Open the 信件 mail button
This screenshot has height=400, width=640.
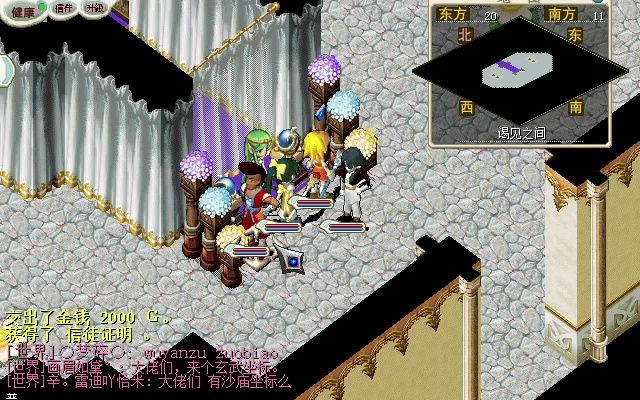click(x=64, y=8)
